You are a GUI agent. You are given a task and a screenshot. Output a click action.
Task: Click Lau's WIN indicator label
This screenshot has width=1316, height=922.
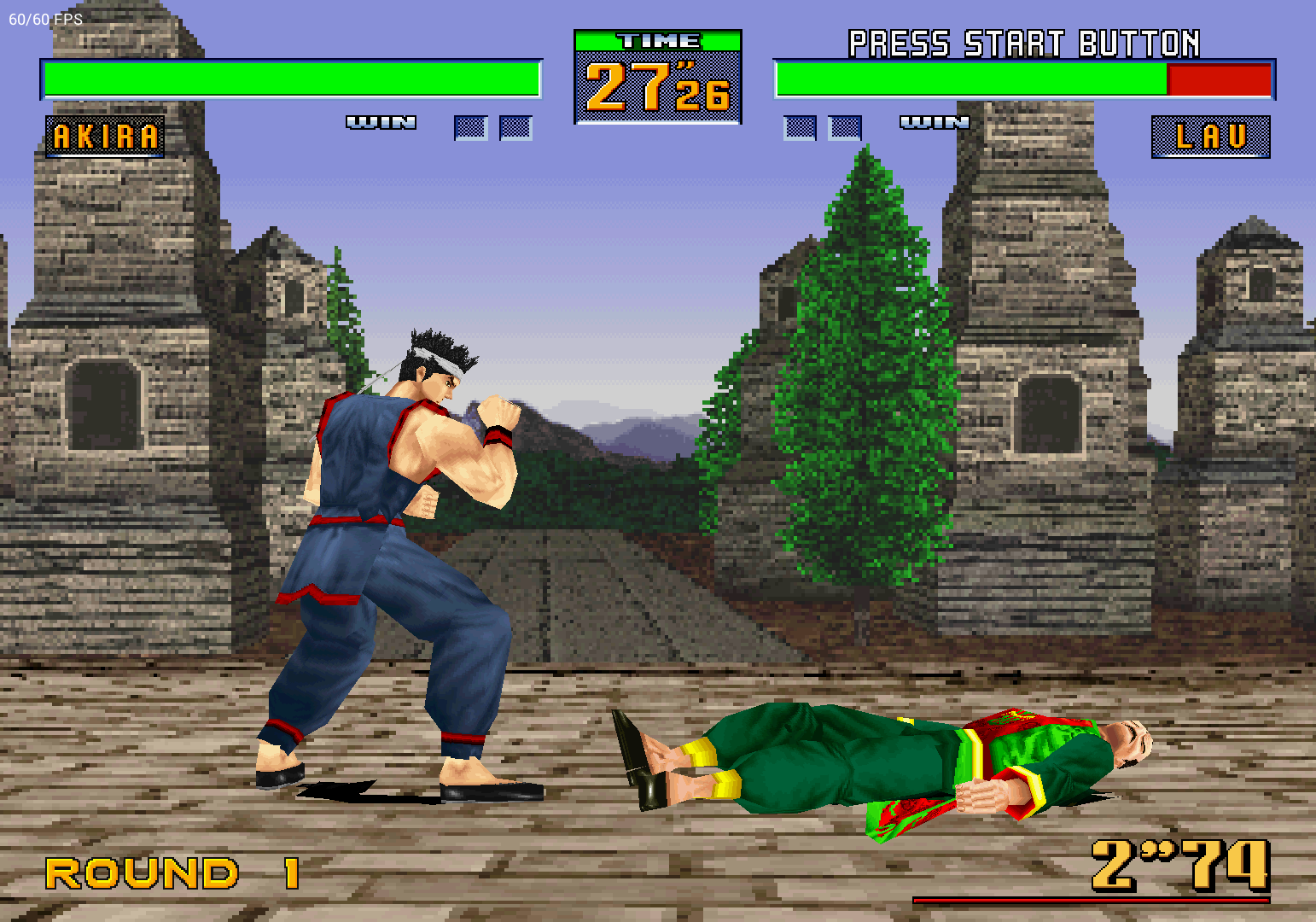935,122
